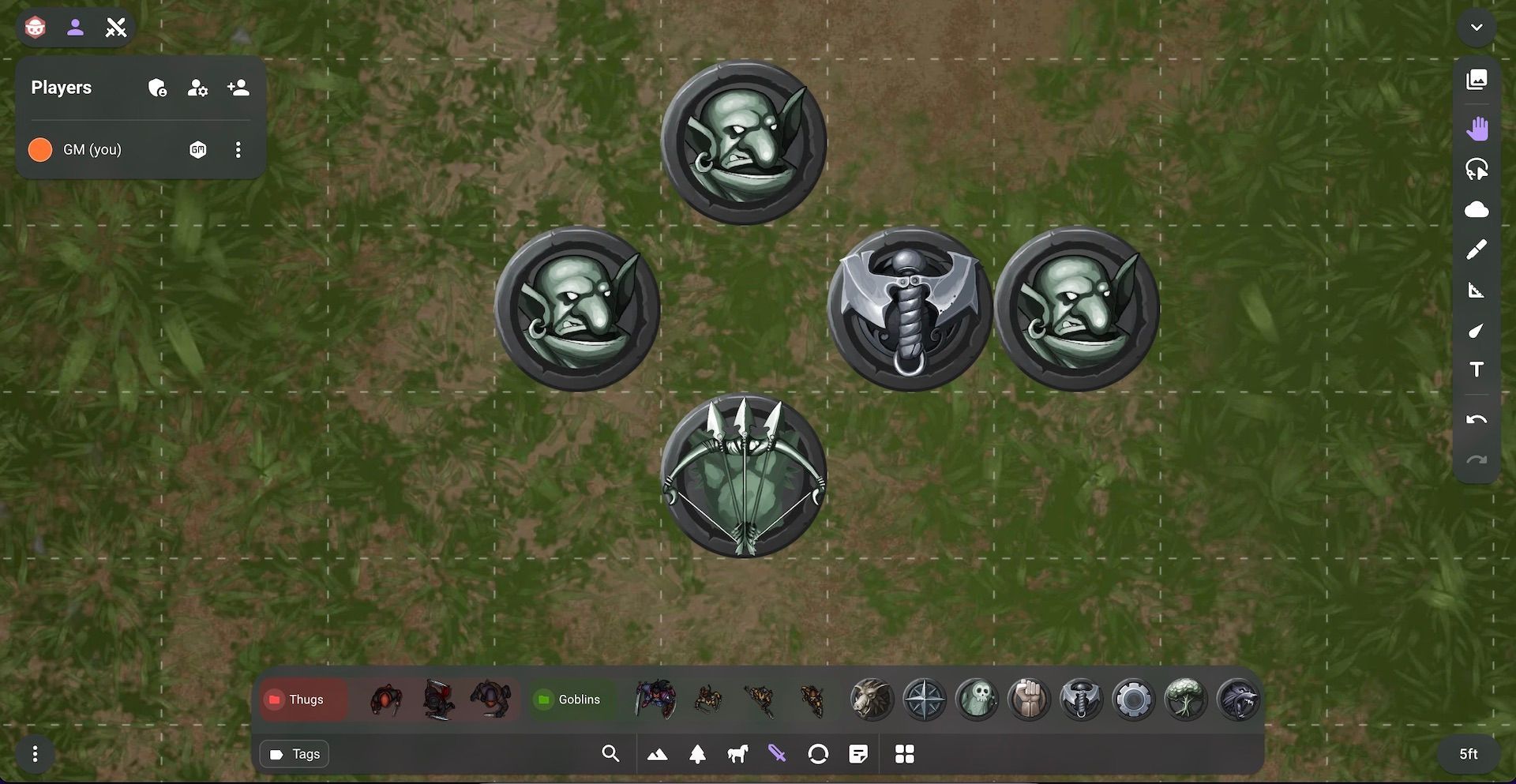Click the add player invite button
This screenshot has width=1516, height=784.
(238, 88)
